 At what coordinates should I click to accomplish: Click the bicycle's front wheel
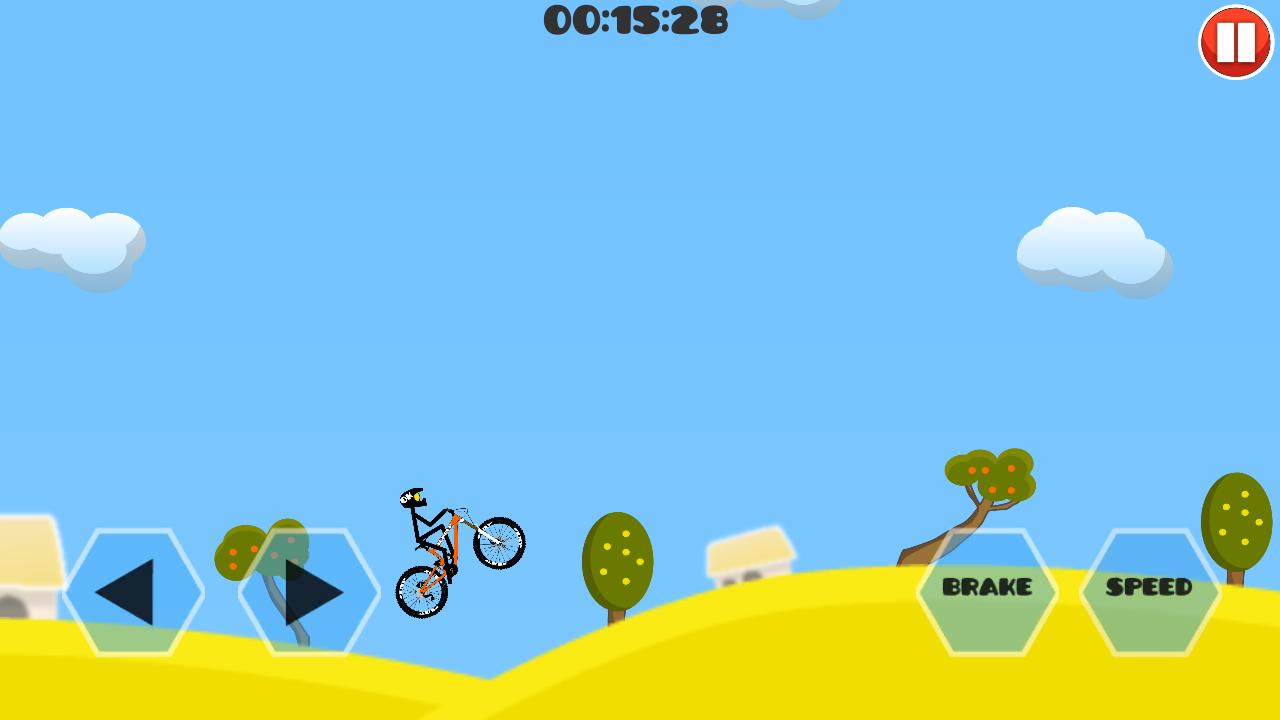tap(500, 543)
